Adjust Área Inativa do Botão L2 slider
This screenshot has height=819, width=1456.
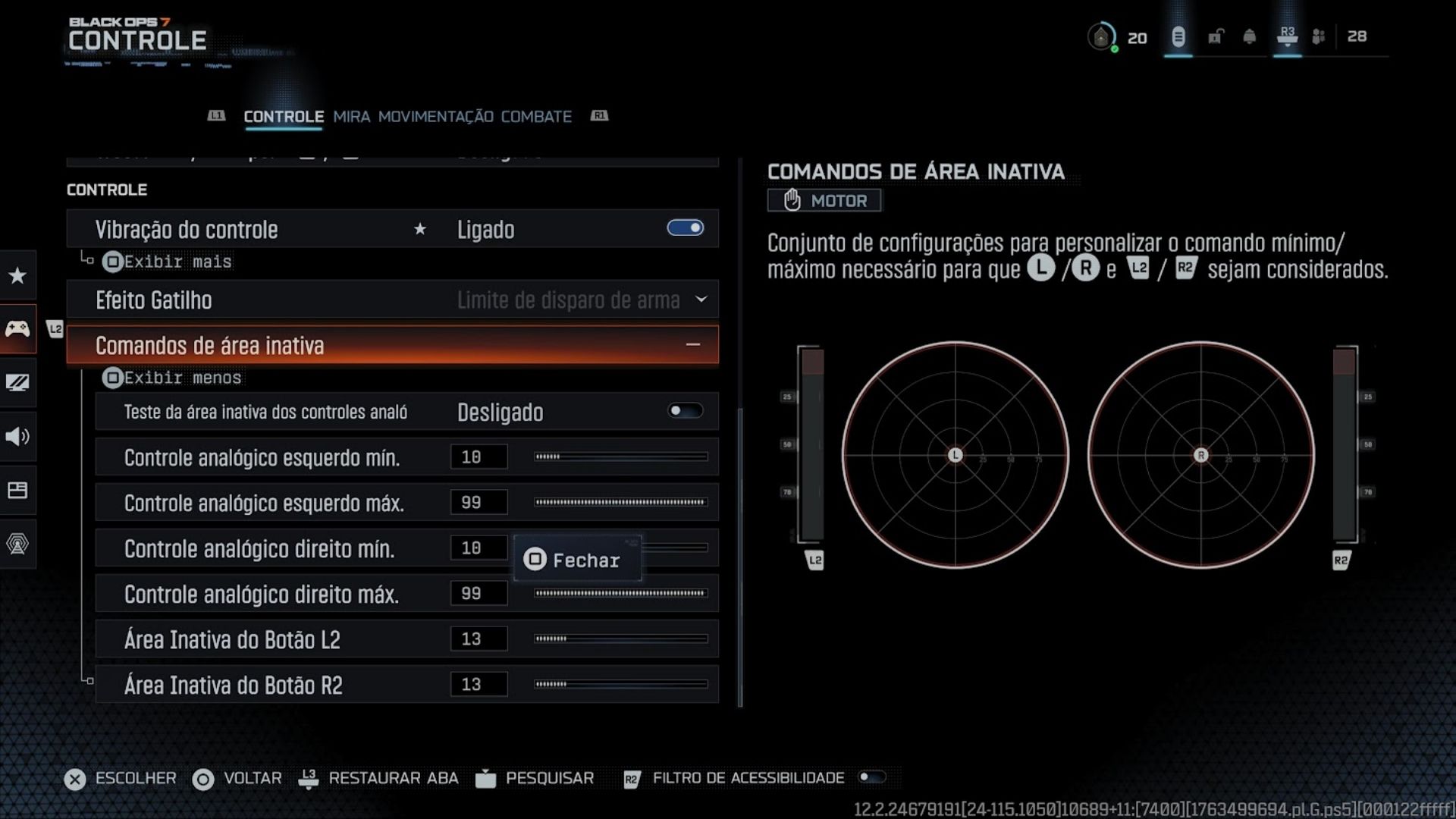click(620, 639)
